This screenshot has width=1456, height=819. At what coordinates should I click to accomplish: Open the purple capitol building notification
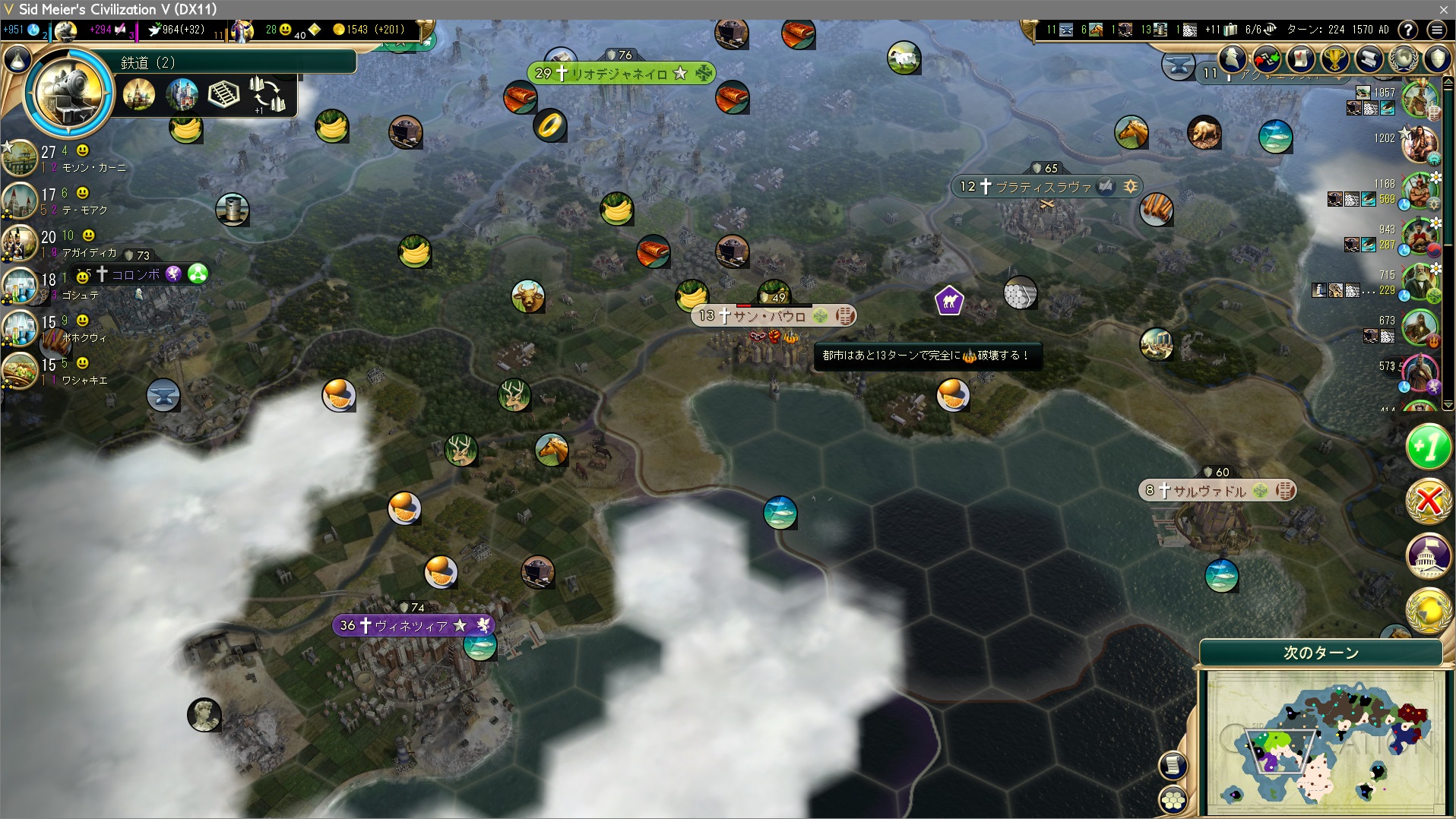point(1429,556)
